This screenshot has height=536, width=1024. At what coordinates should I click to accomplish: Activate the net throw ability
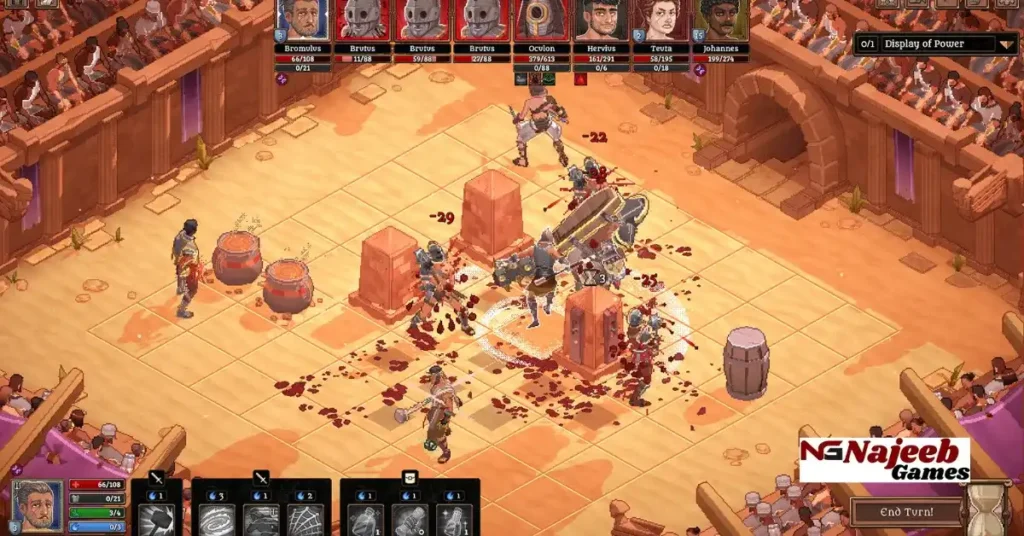(305, 518)
